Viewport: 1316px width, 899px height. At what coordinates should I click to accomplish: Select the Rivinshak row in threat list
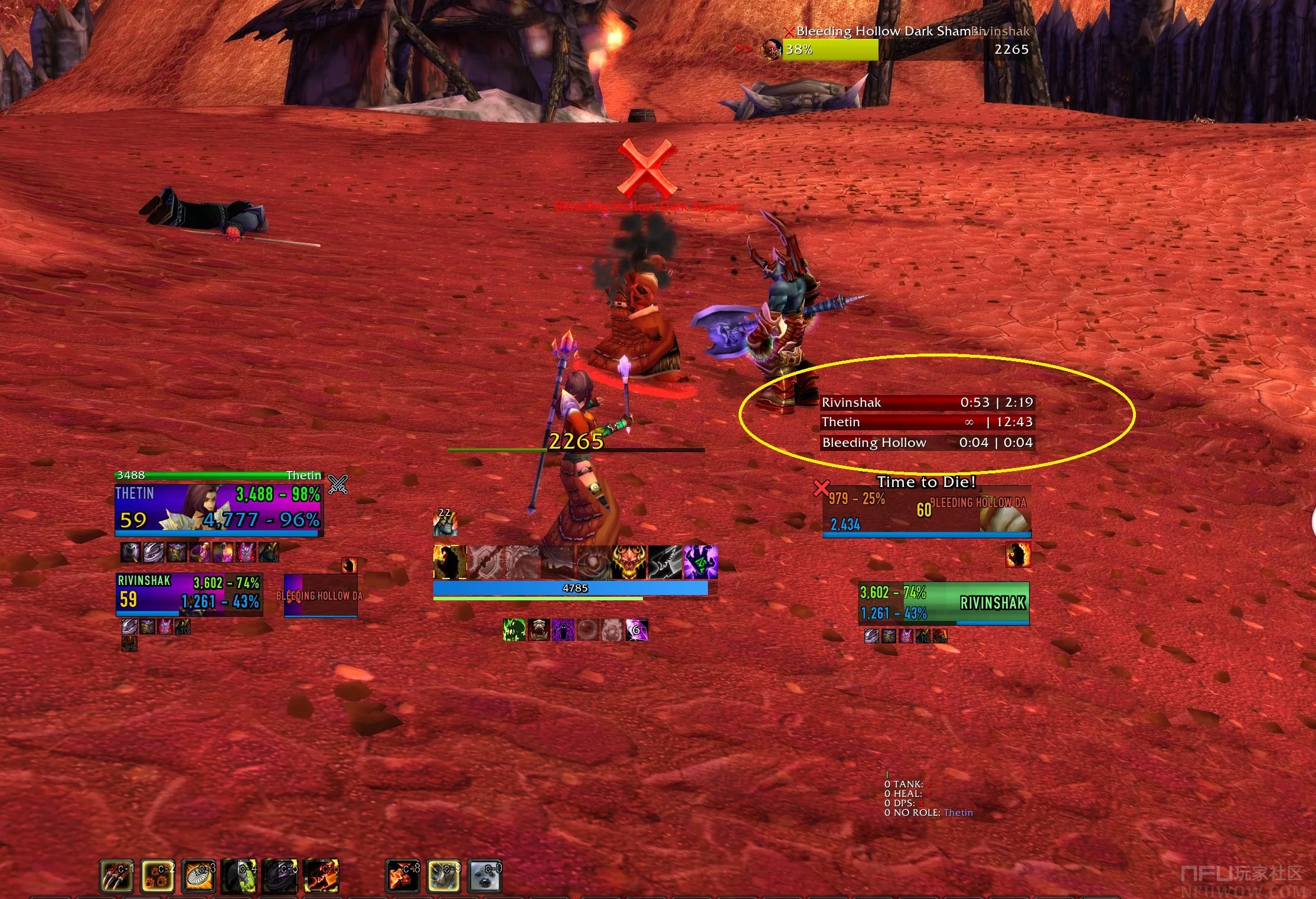click(x=927, y=403)
